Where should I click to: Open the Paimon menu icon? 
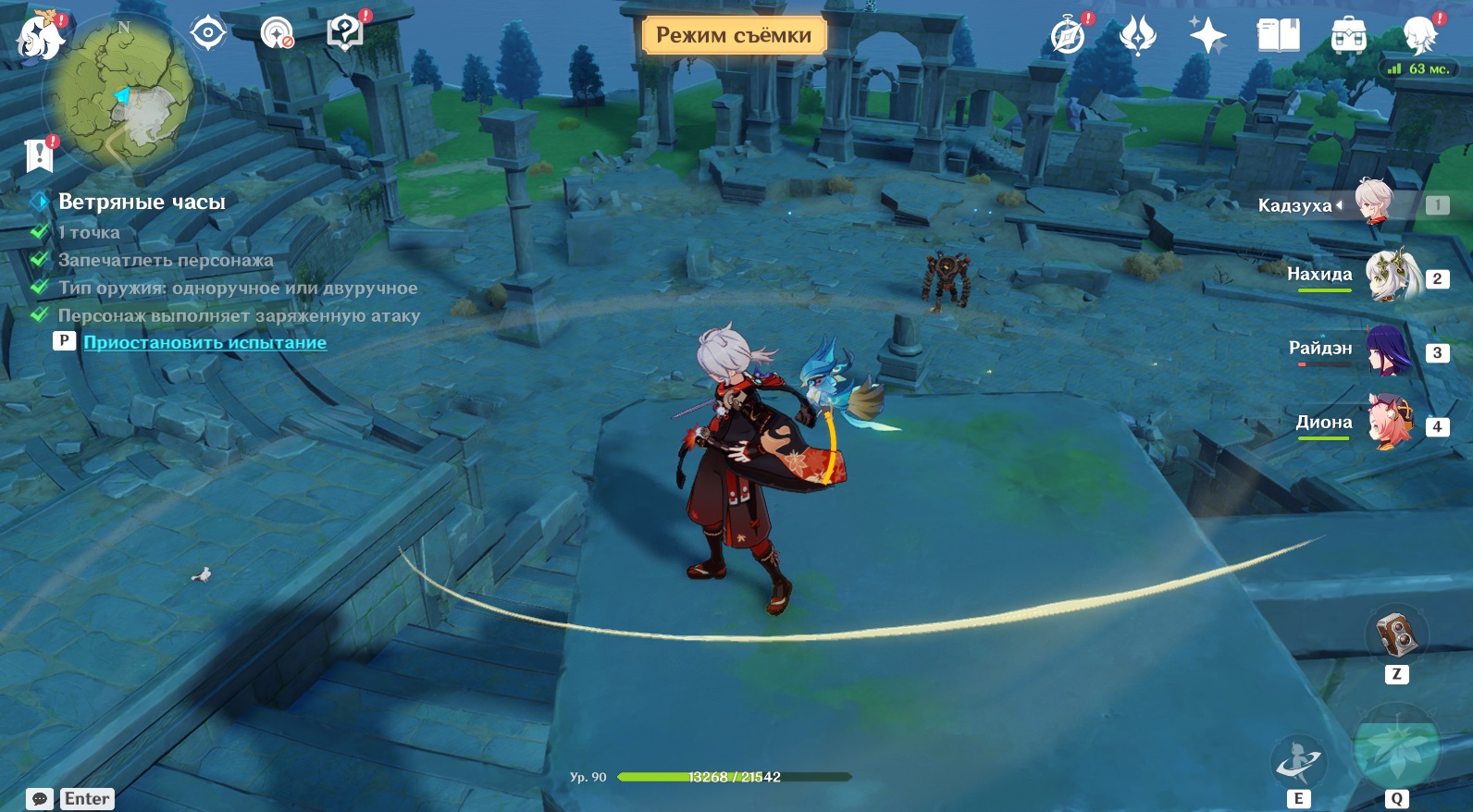click(40, 37)
